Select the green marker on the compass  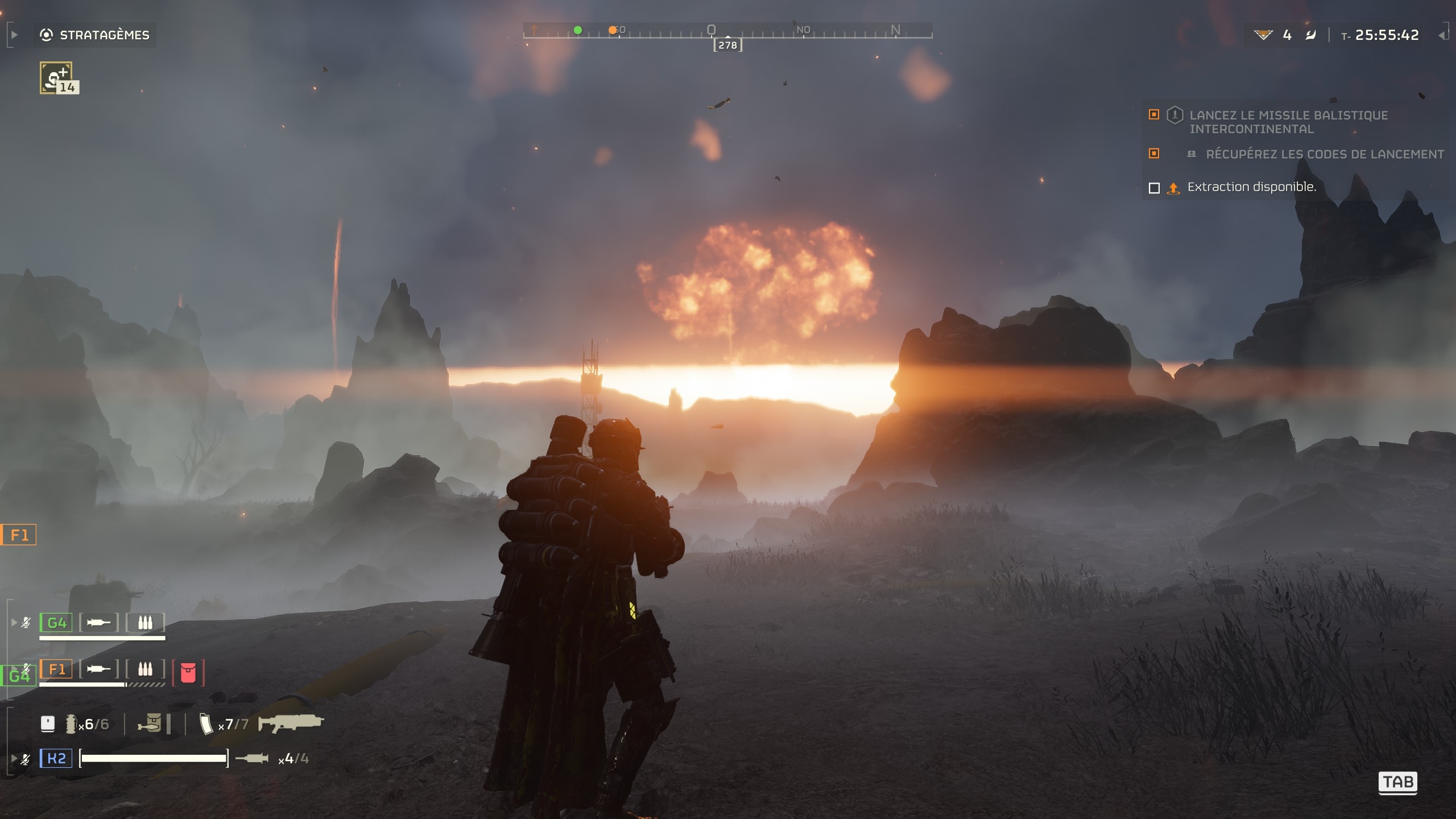point(578,30)
